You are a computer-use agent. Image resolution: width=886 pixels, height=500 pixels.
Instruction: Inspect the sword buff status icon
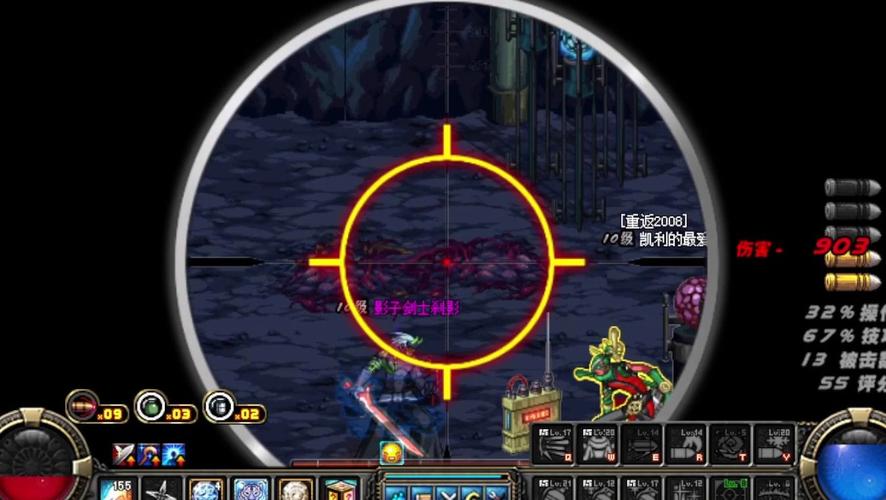pos(123,455)
